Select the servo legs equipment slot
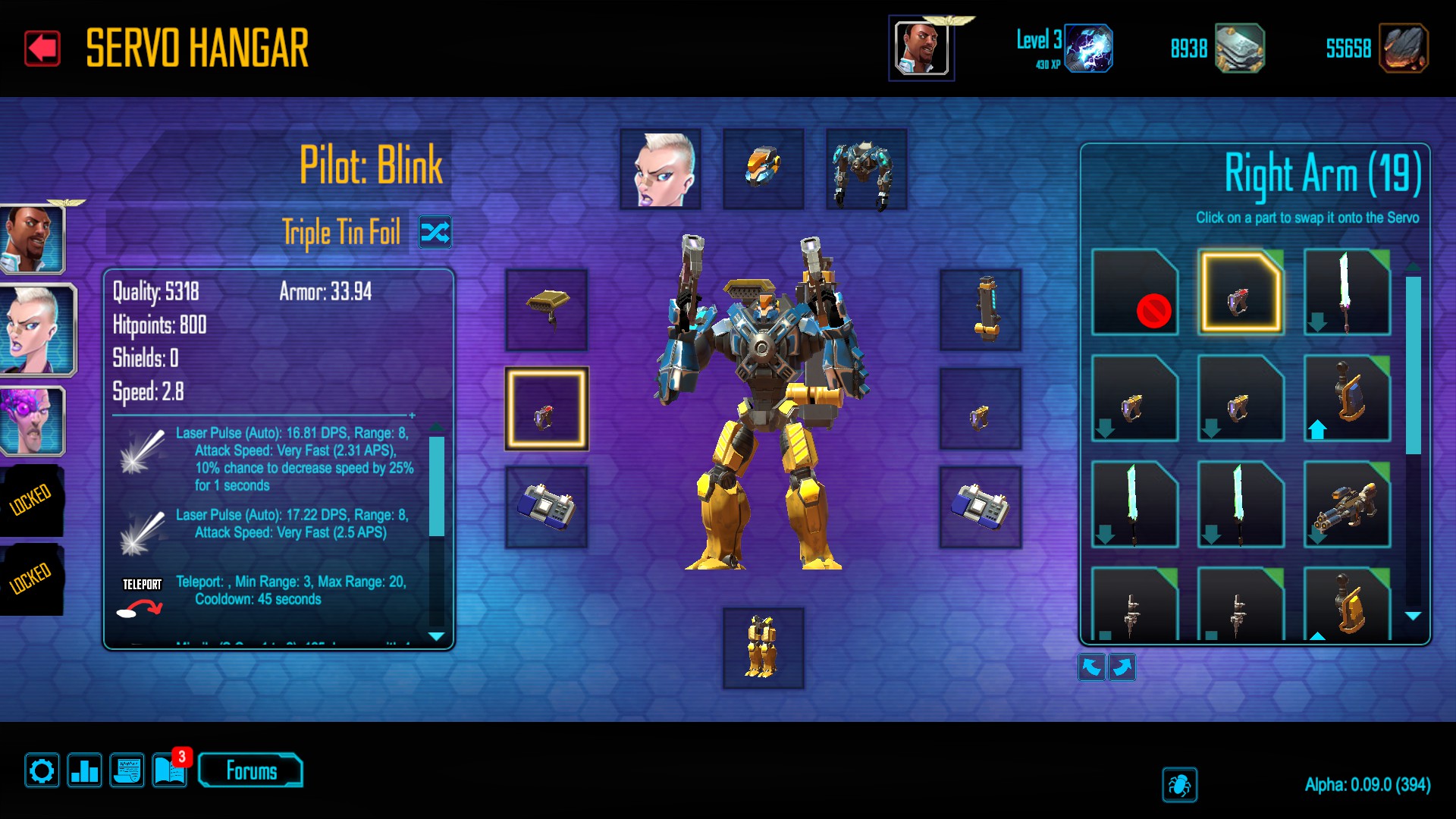This screenshot has height=819, width=1456. 763,648
